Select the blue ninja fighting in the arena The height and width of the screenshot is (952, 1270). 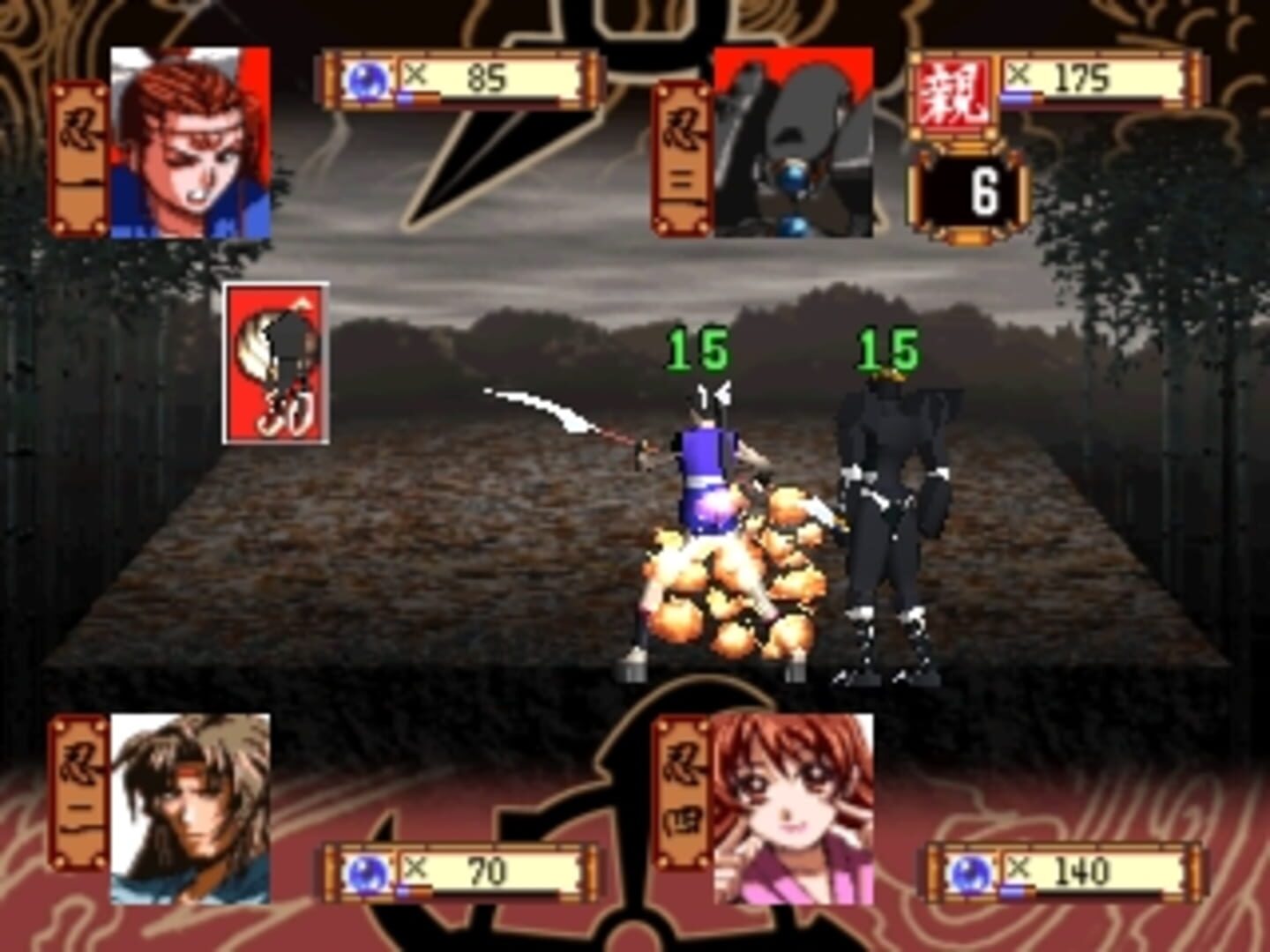tap(706, 485)
